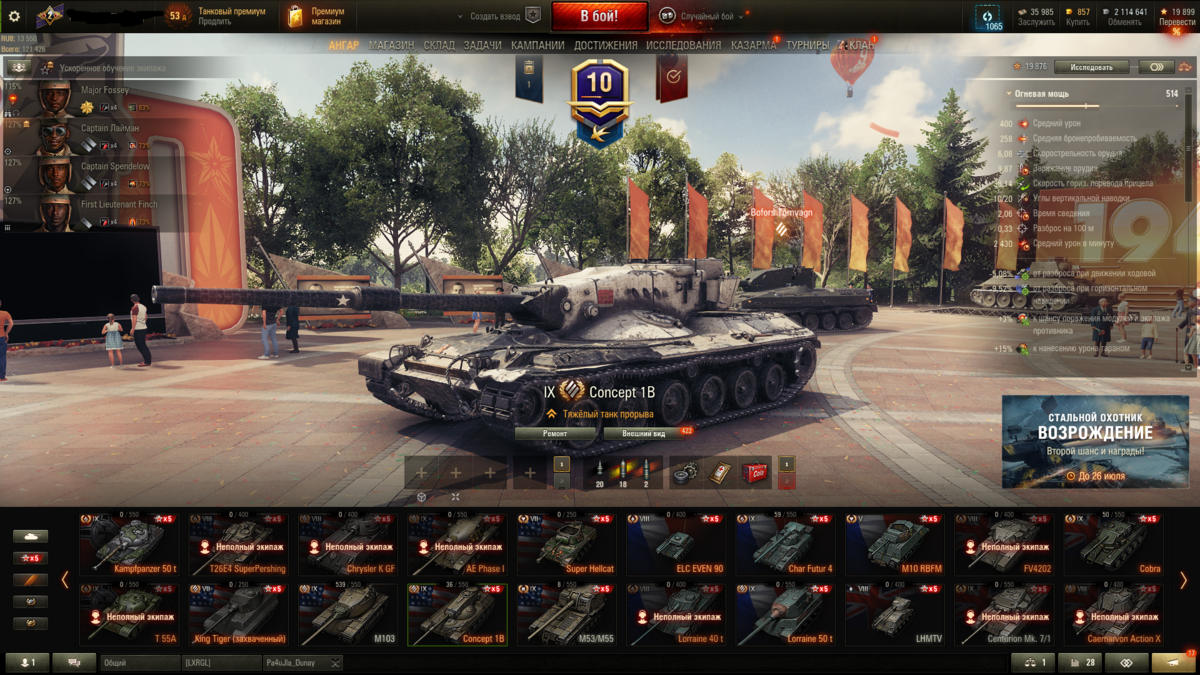Open the Стальной охотник event banner
The image size is (1200, 675).
click(1097, 441)
